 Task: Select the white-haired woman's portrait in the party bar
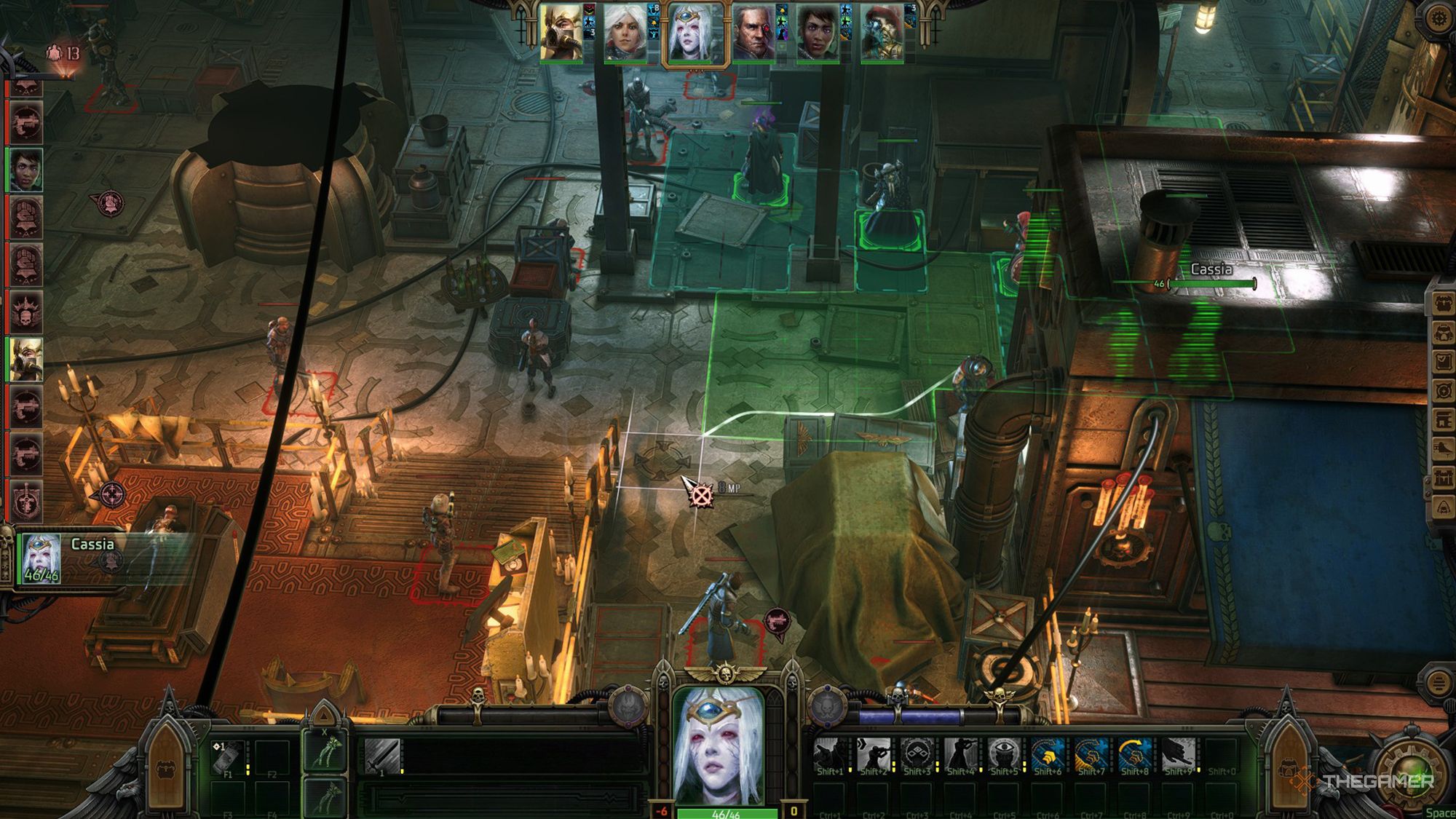625,33
